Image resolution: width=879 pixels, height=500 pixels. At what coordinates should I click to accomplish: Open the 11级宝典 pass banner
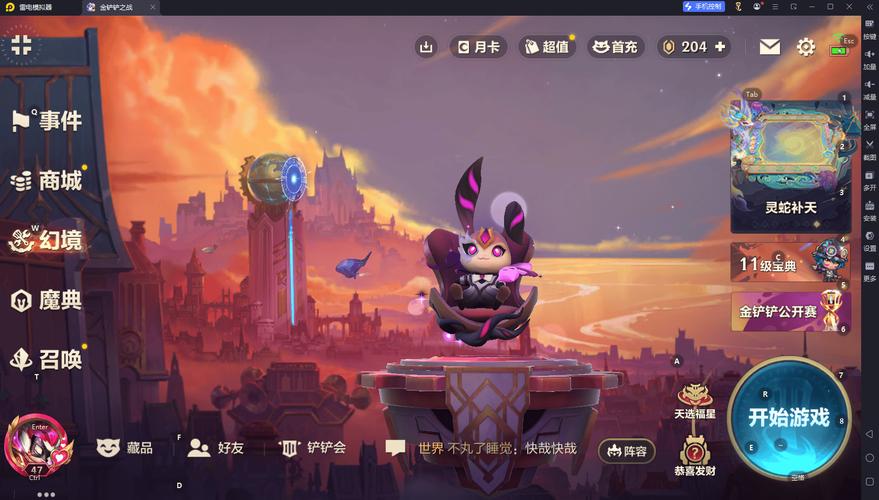tap(789, 263)
